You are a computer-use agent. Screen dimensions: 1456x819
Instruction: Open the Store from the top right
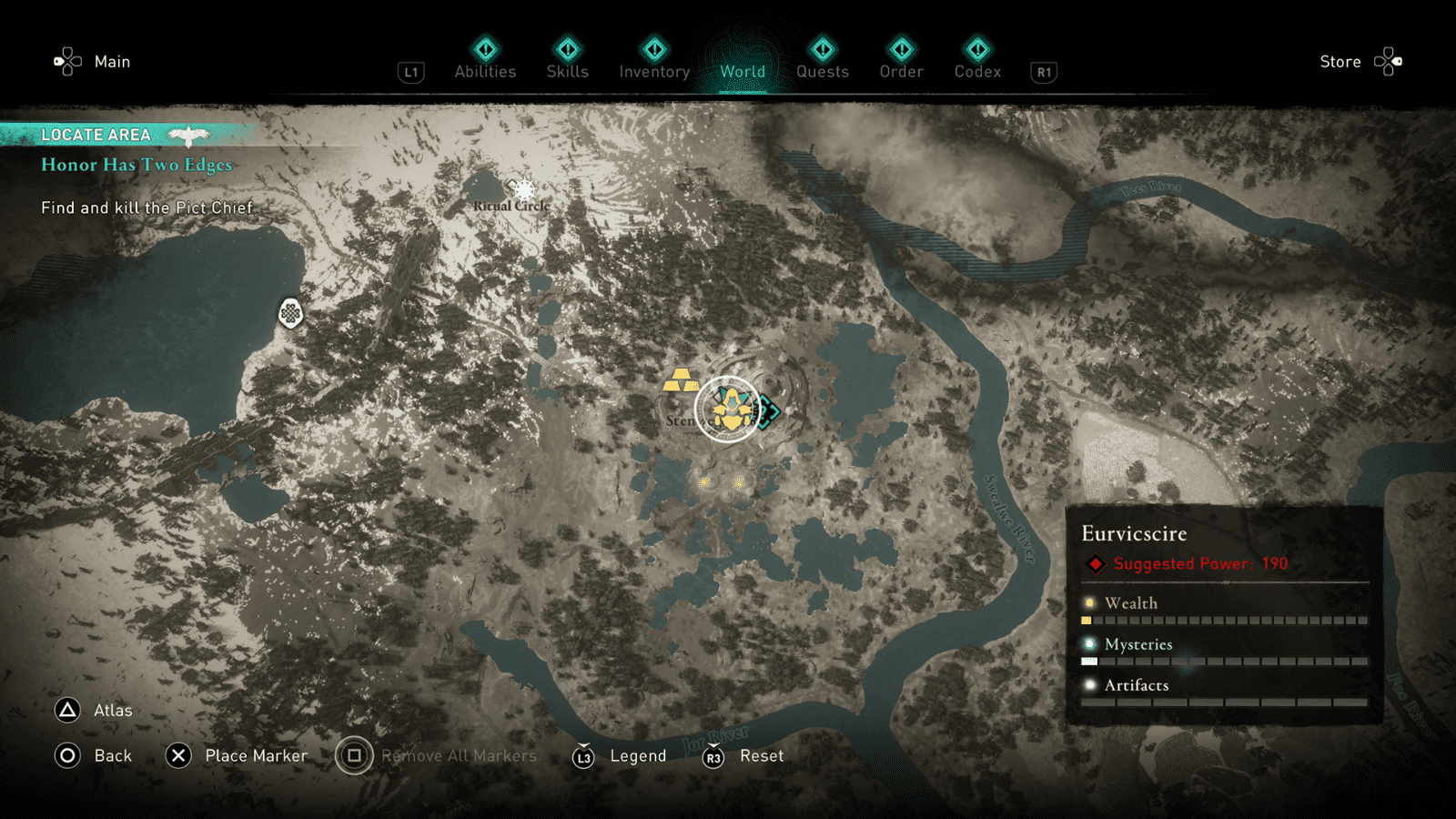[x=1340, y=62]
